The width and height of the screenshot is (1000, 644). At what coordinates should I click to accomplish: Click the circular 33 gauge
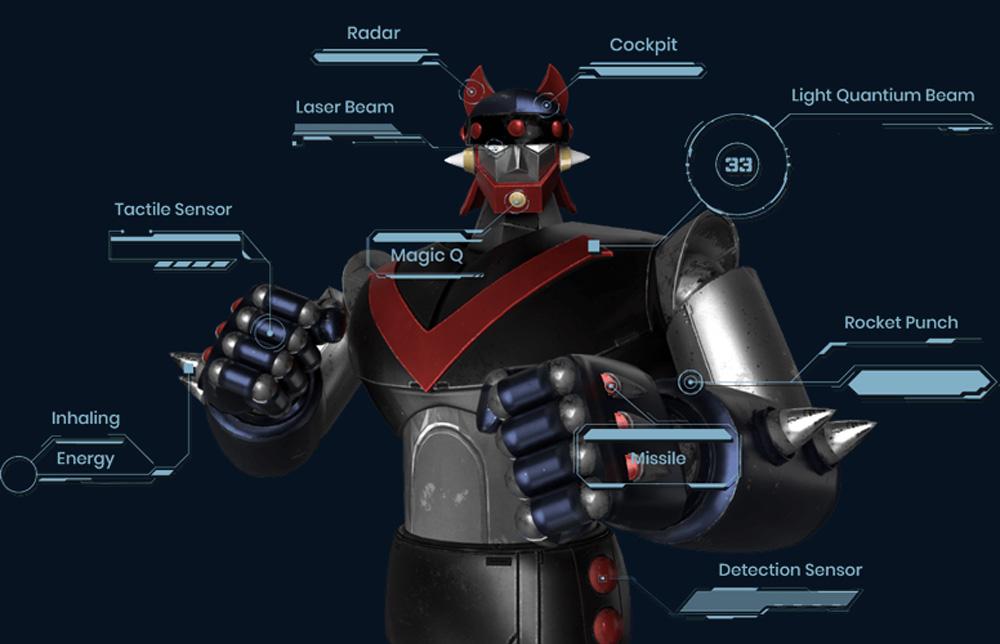(739, 164)
